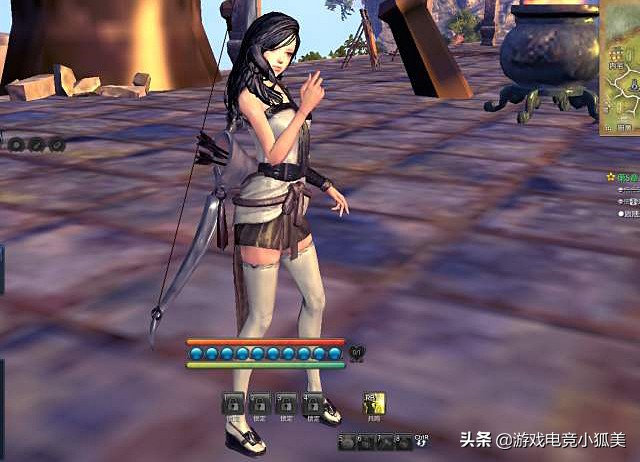640x462 pixels.
Task: Click the locked skill slot numbered 4
Action: pyautogui.click(x=314, y=403)
